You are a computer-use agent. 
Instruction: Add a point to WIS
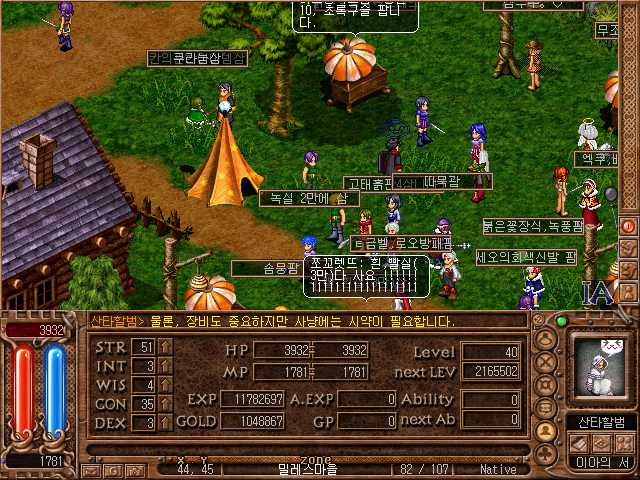(x=166, y=385)
